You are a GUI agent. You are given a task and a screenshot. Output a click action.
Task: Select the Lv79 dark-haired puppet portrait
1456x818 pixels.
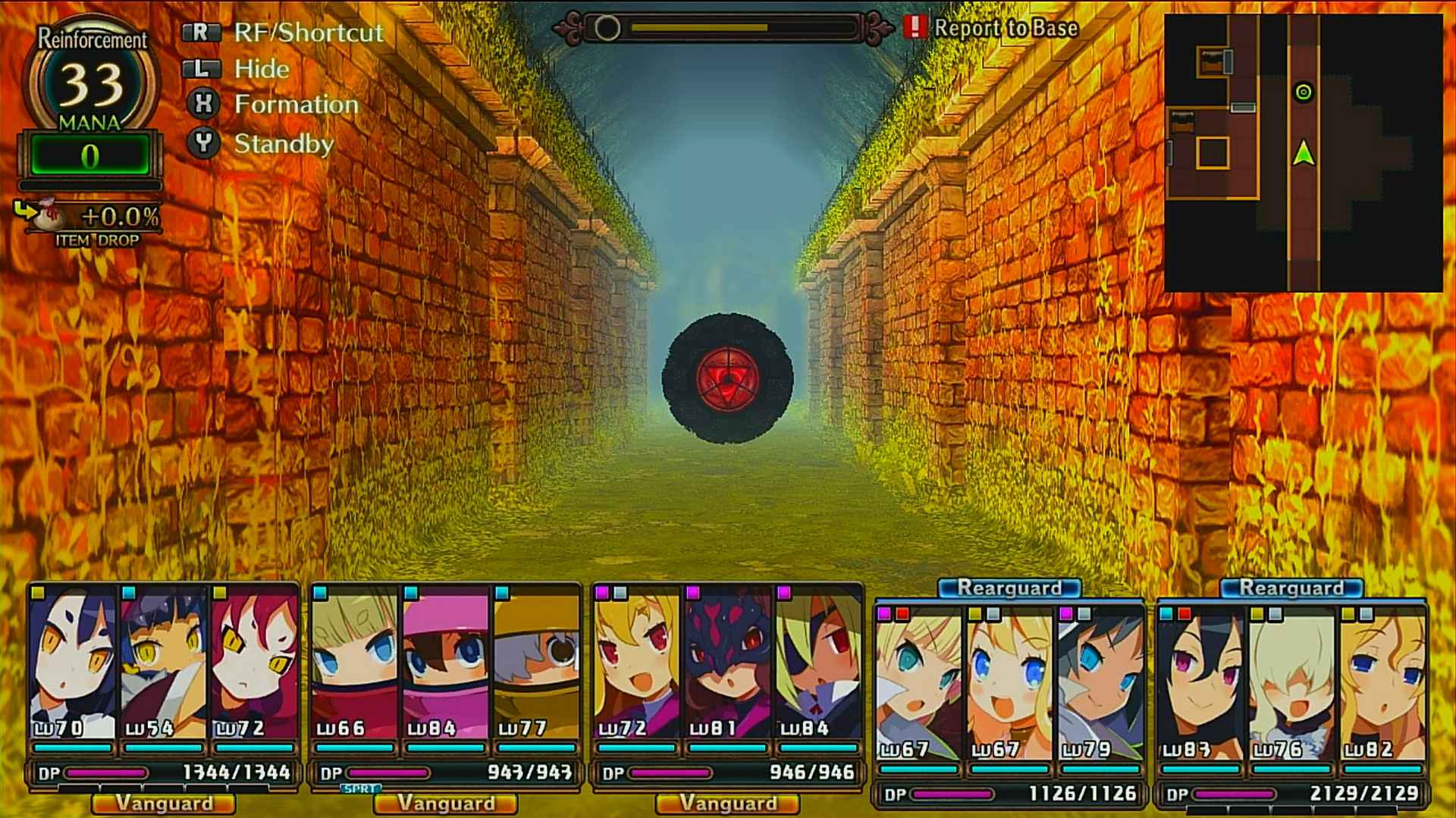point(1100,682)
